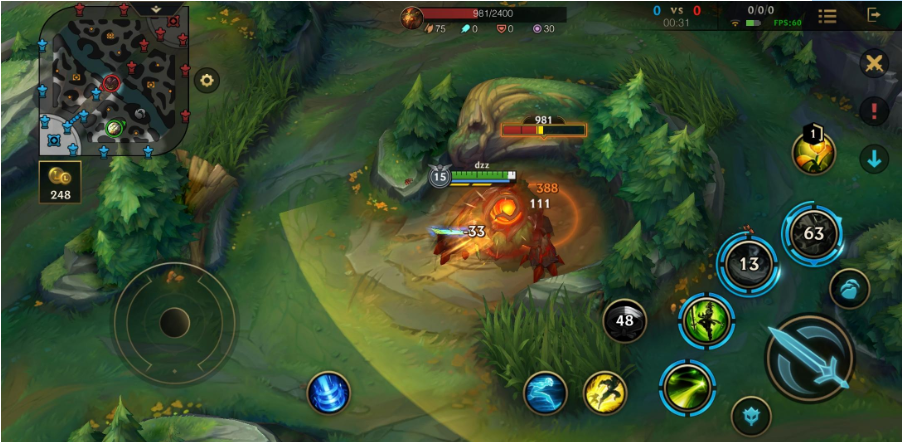Use the yellow item with 1 charge
The height and width of the screenshot is (442, 902).
(813, 152)
